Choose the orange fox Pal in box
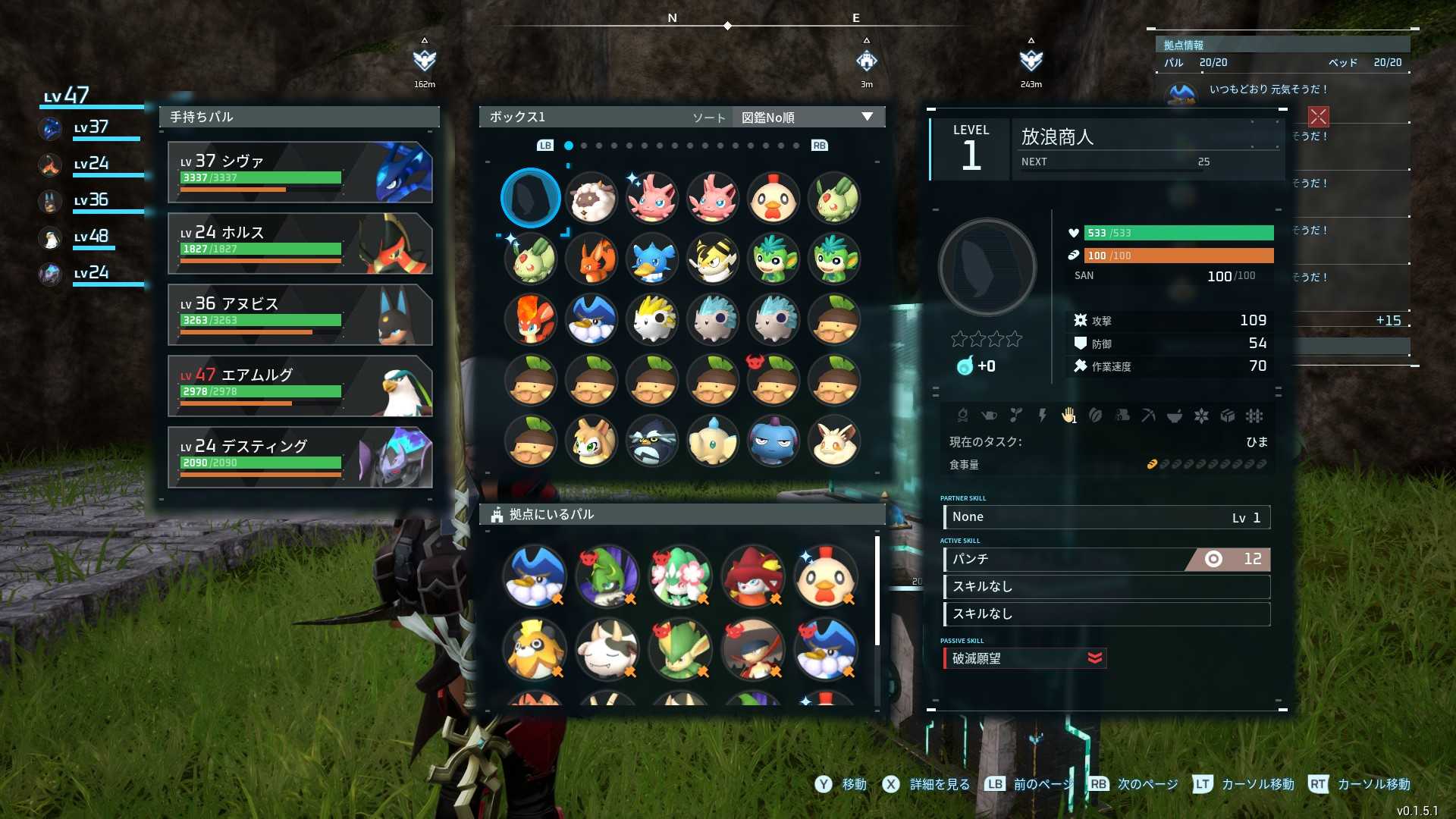1456x819 pixels. [591, 259]
